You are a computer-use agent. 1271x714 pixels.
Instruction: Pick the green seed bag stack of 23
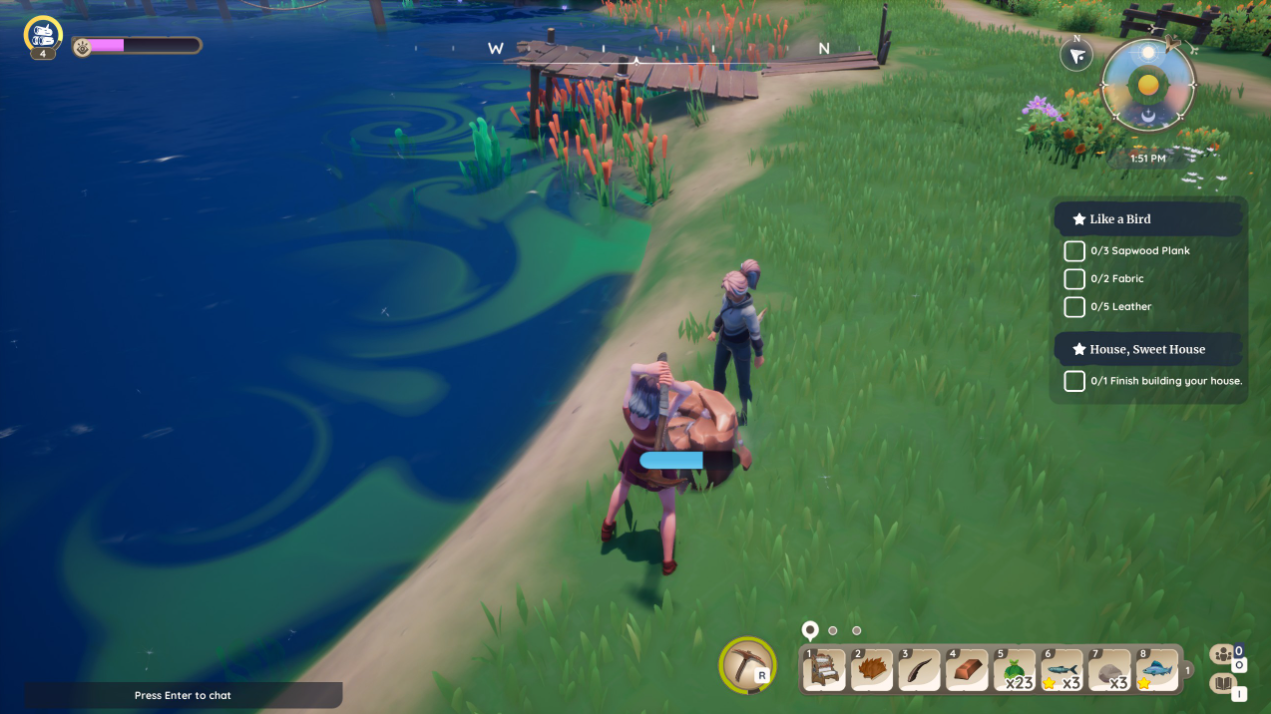pos(1014,669)
